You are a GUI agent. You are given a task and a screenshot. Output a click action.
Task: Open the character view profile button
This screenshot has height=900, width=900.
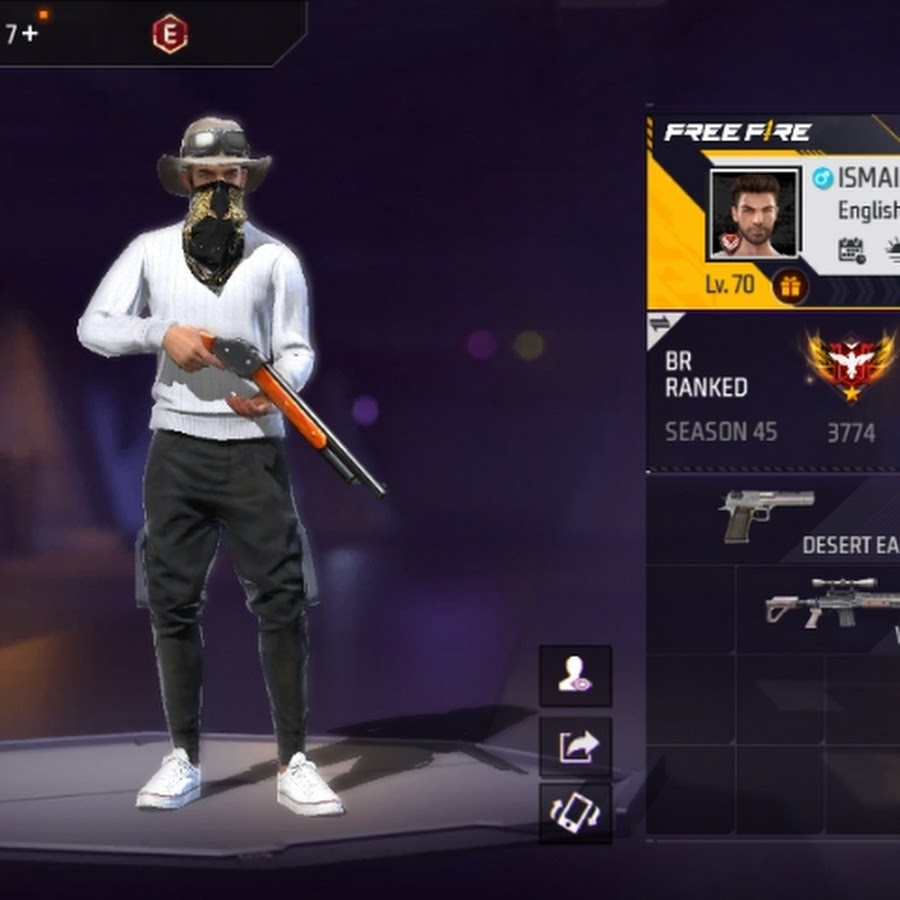(575, 676)
